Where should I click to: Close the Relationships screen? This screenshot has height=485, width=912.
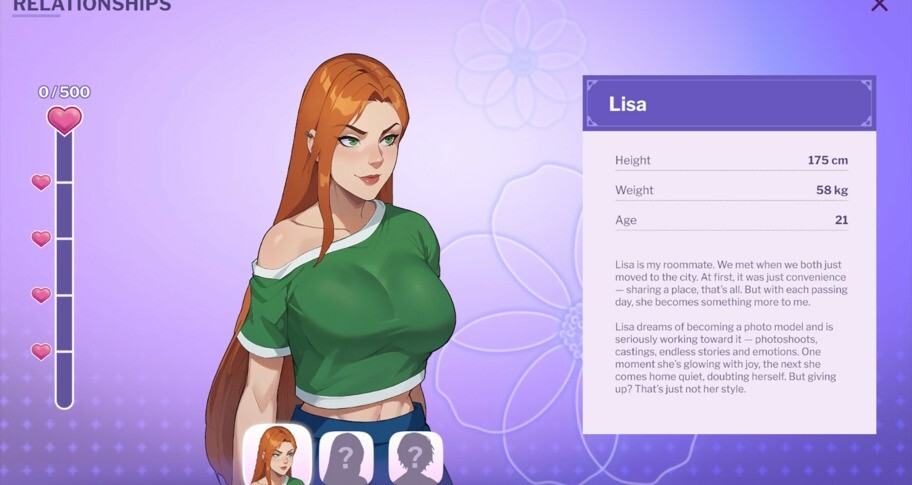click(x=879, y=5)
